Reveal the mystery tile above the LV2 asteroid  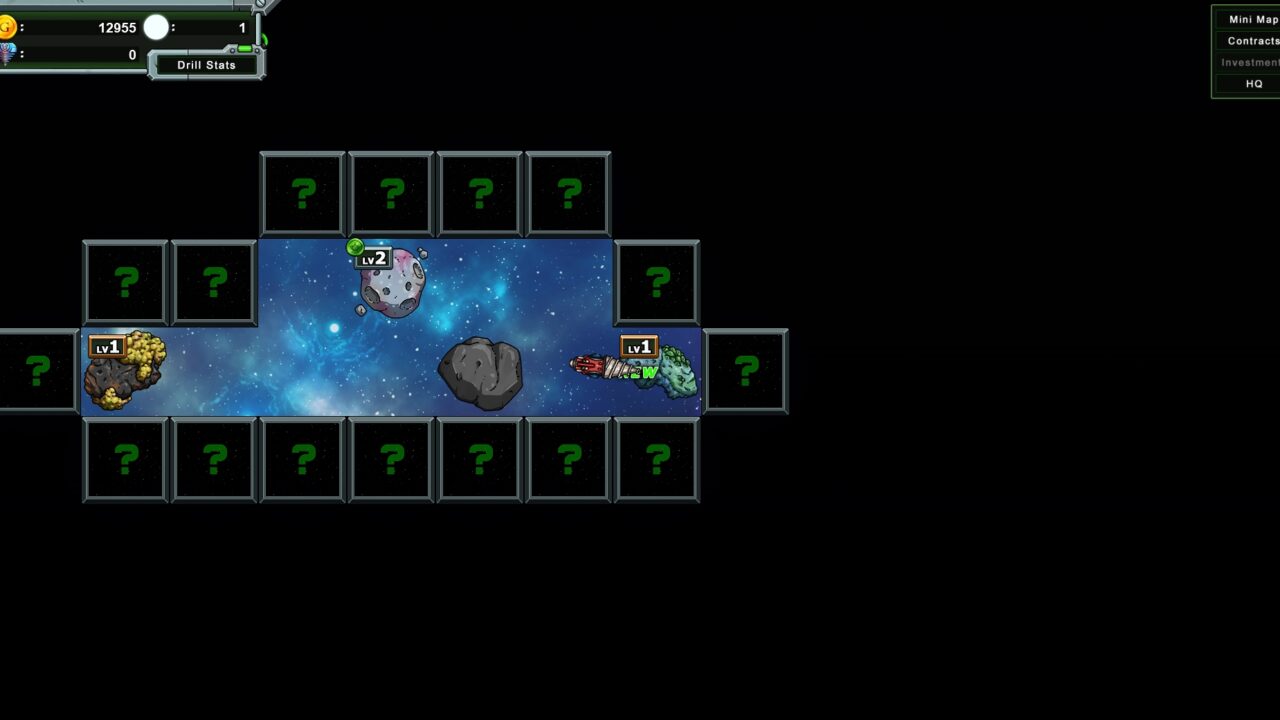click(x=390, y=192)
